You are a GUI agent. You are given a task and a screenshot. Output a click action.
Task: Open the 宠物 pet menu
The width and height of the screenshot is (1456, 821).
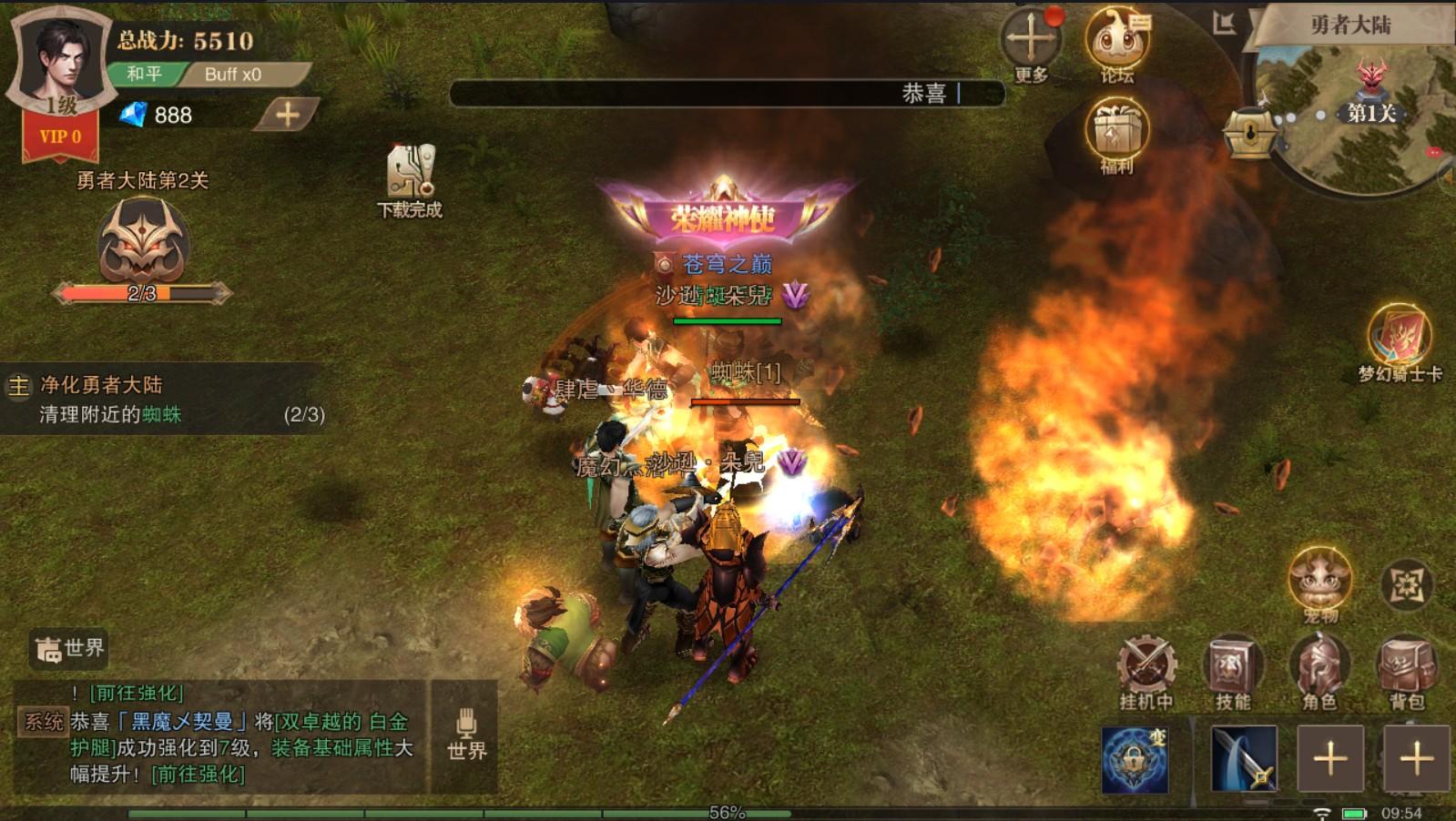click(1319, 581)
